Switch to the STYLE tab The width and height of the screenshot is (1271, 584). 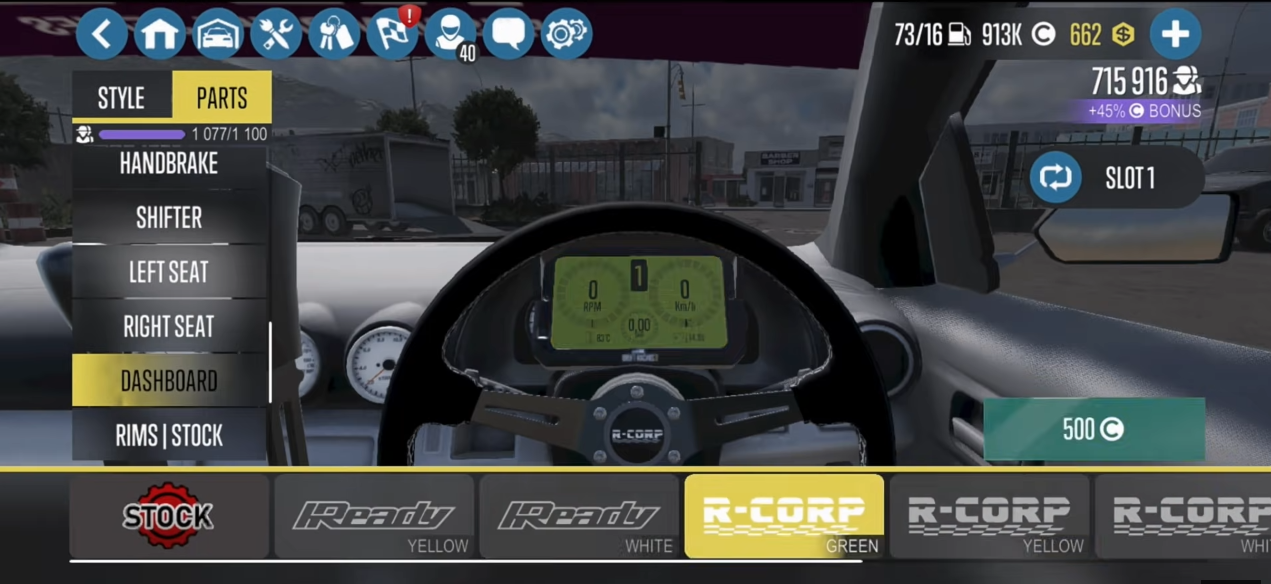tap(121, 98)
